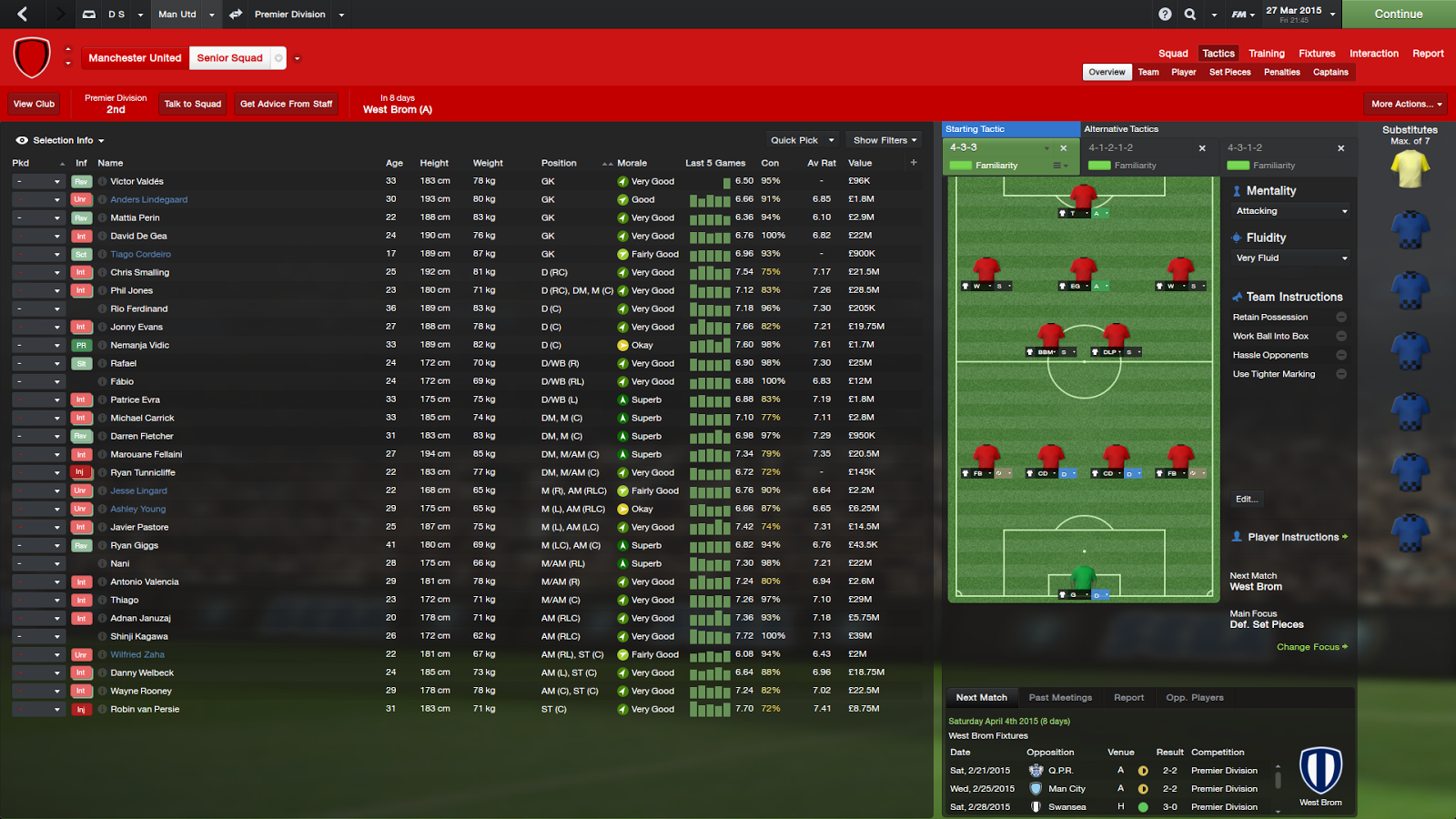Screen dimensions: 1456x819
Task: Remove the Hassle Opponents instruction
Action: point(1341,355)
